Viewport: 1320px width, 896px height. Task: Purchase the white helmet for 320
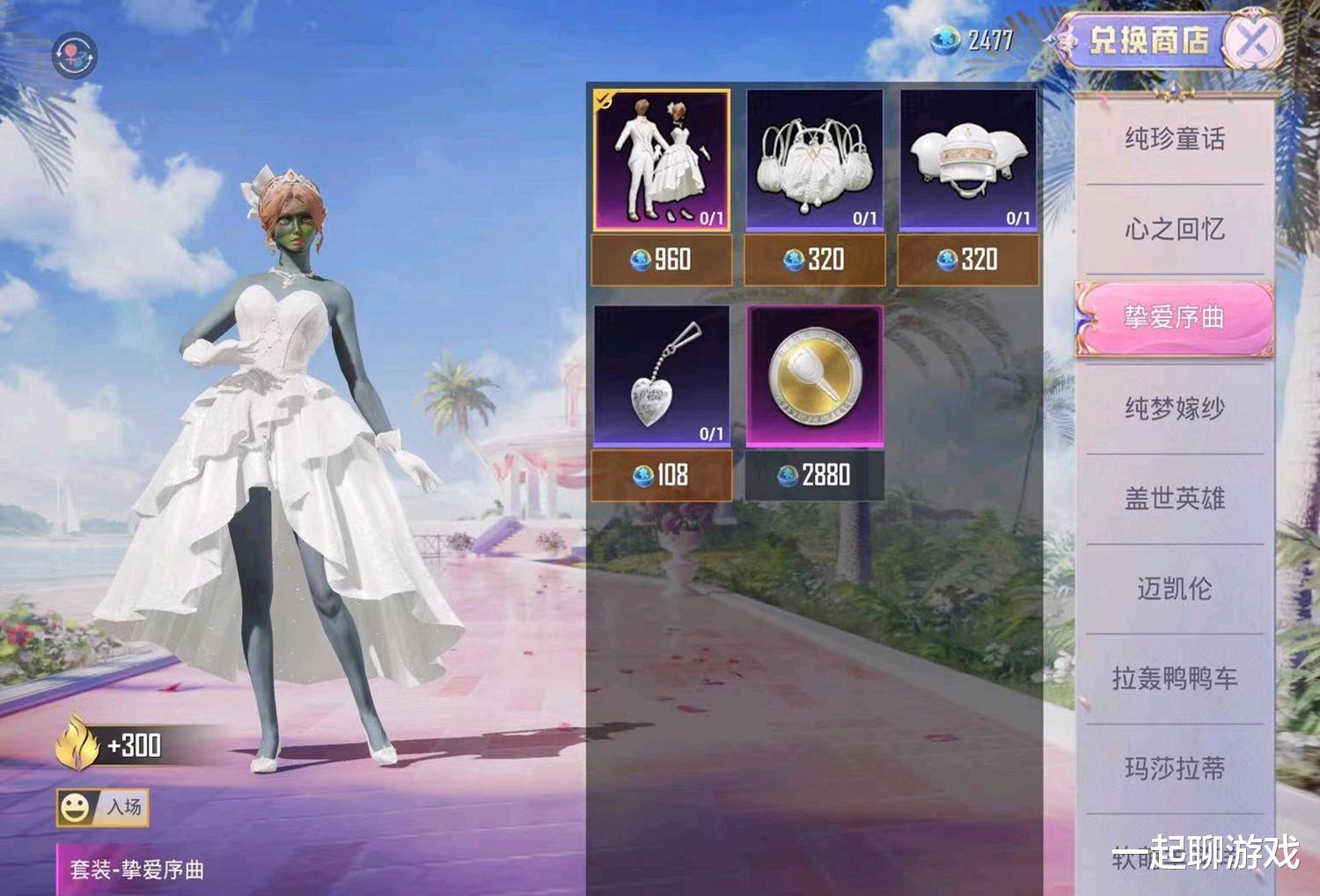[x=968, y=260]
